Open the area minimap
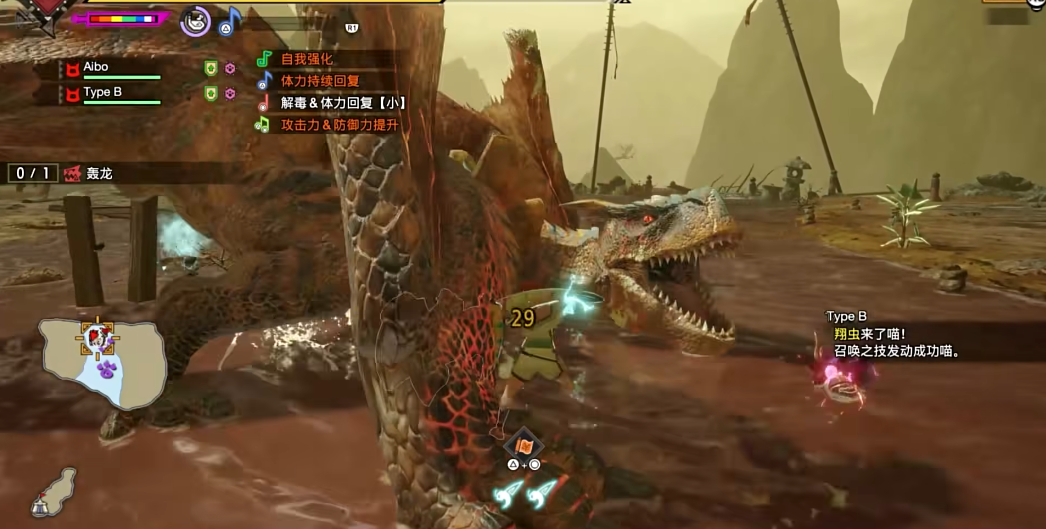 point(102,360)
